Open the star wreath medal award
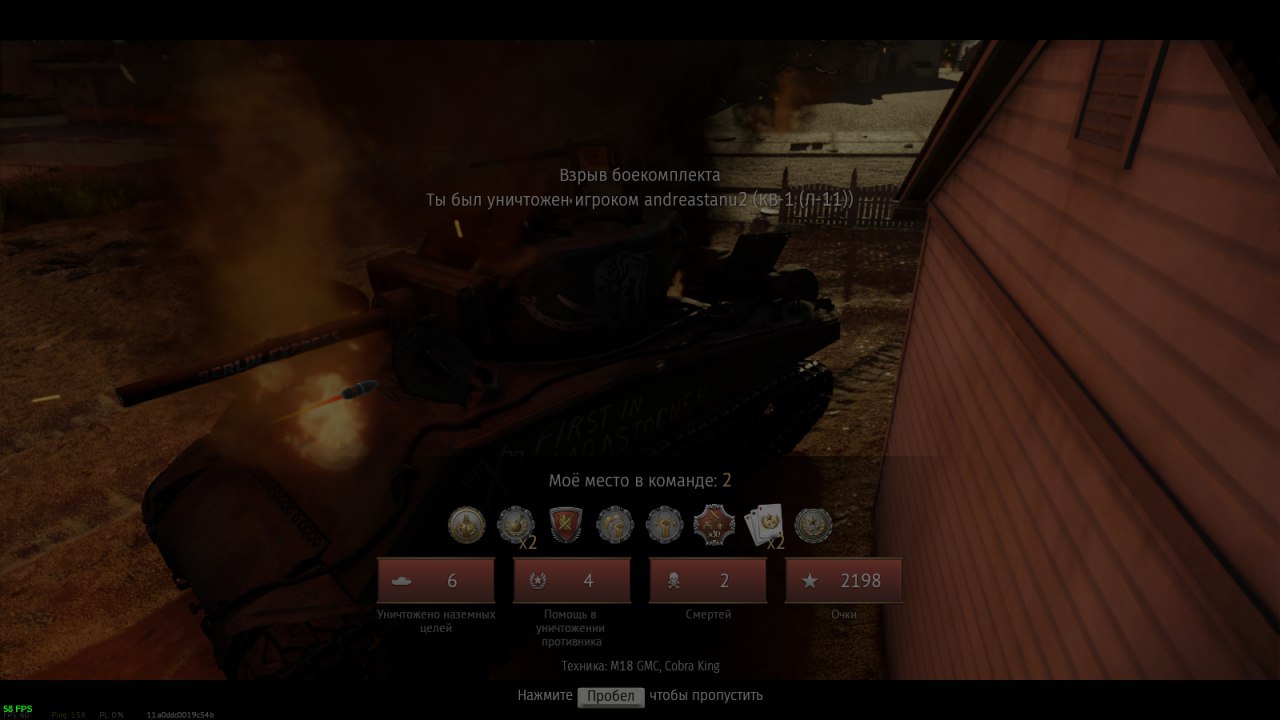This screenshot has width=1280, height=720. click(x=813, y=525)
